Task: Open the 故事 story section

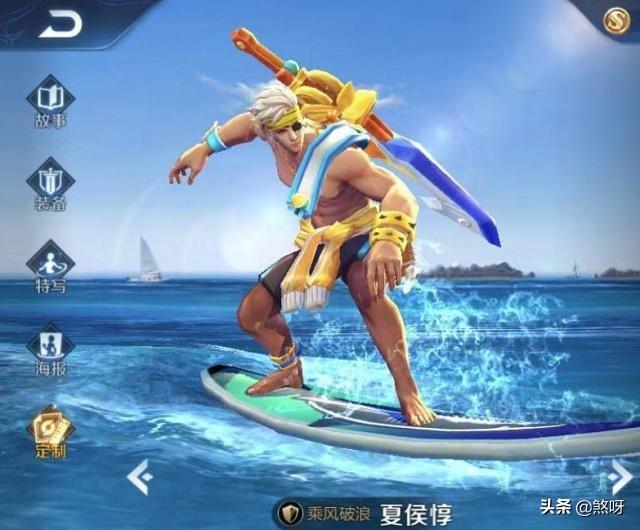Action: click(50, 102)
